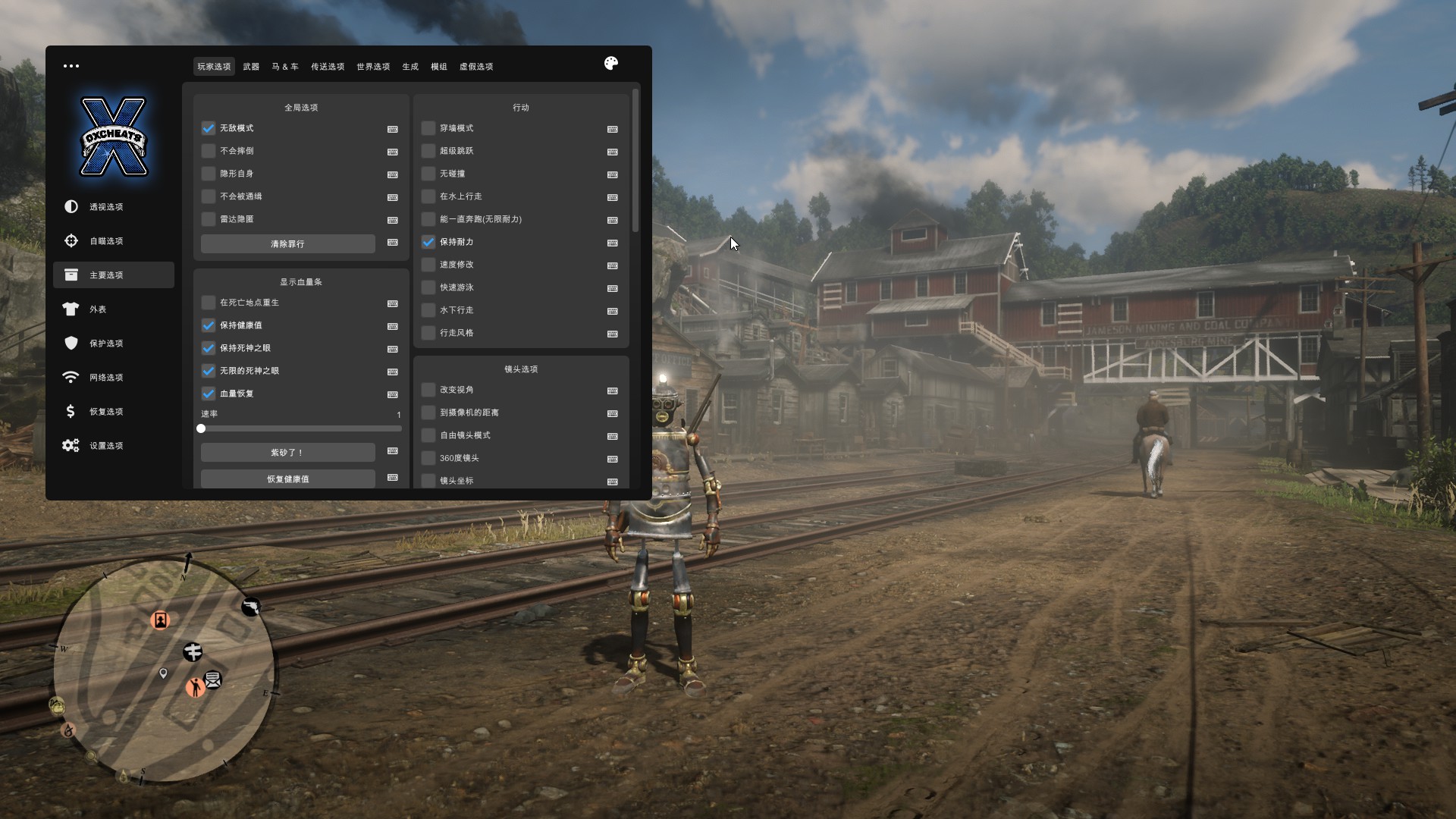Open 设置选项 settings section
The image size is (1456, 819).
click(x=106, y=446)
